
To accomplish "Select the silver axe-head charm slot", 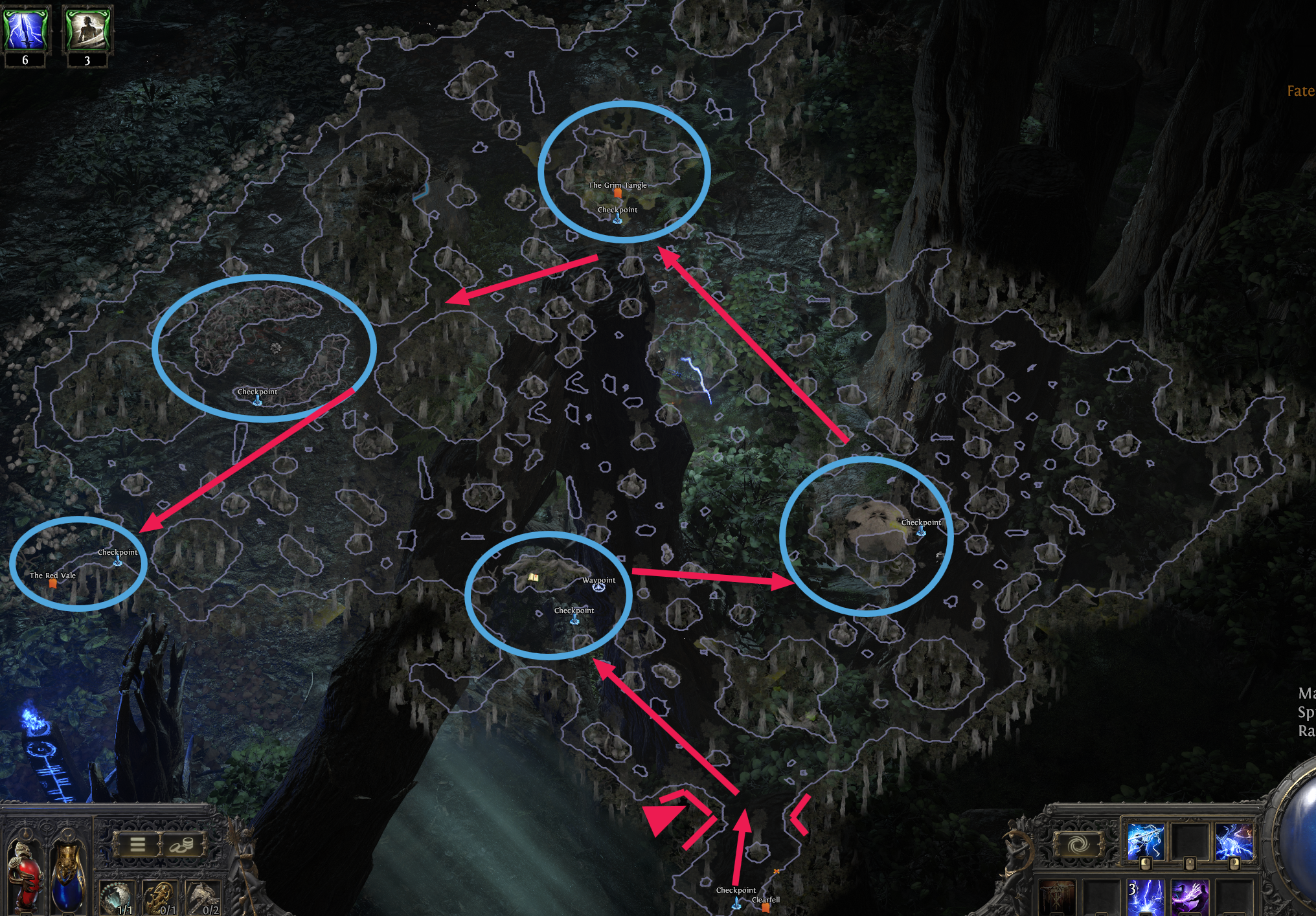I will (203, 899).
